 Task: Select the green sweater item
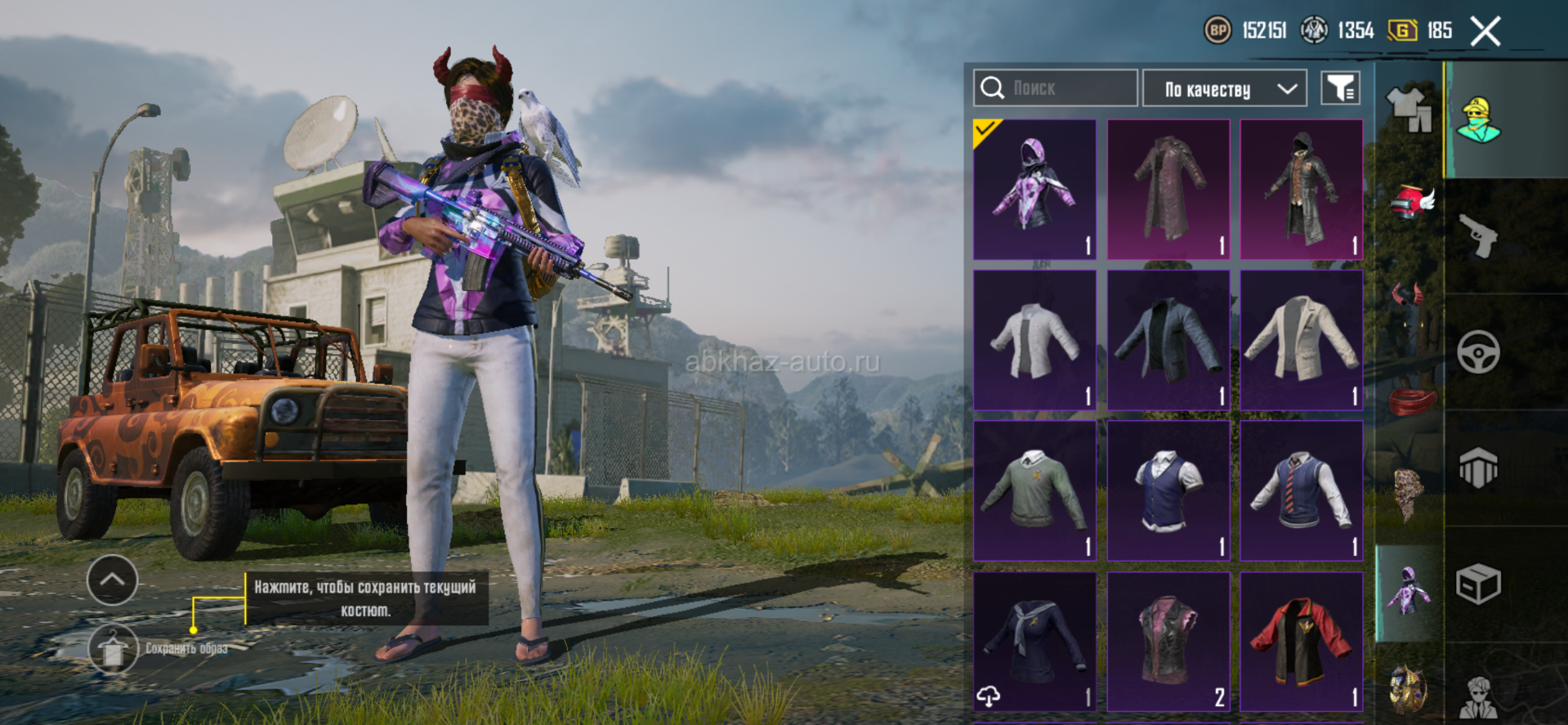coord(1034,490)
